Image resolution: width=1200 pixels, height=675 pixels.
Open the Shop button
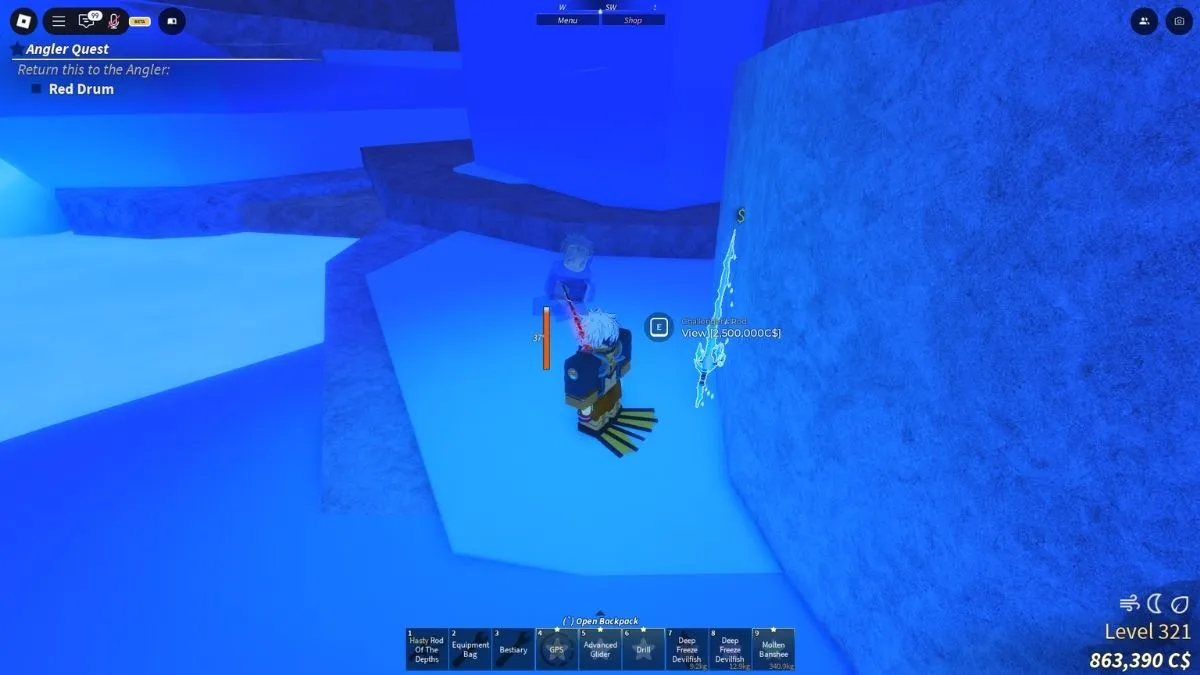pyautogui.click(x=633, y=20)
